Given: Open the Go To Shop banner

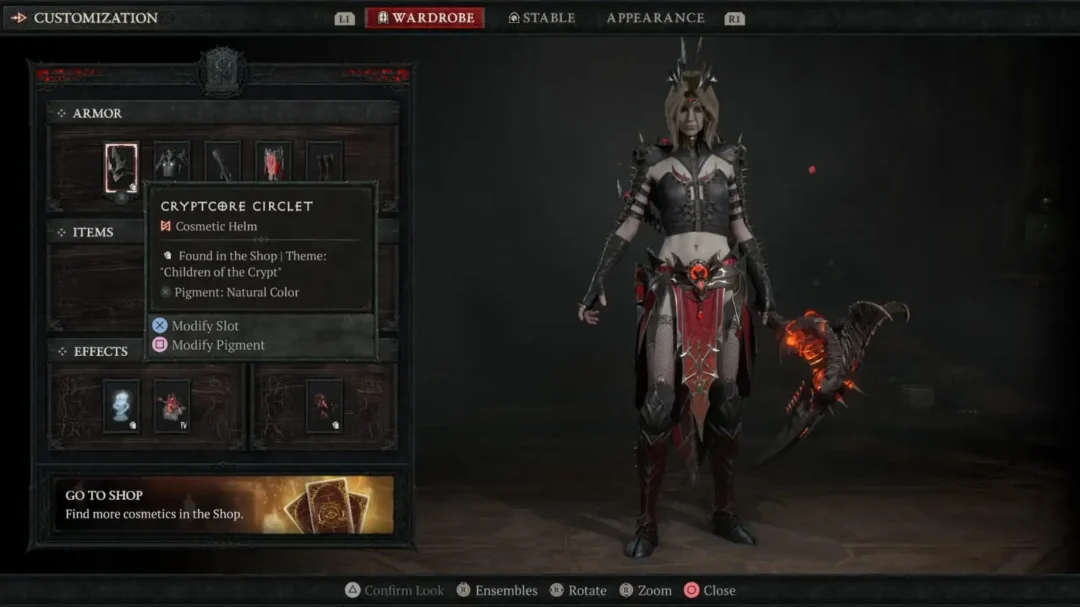Looking at the screenshot, I should coord(223,504).
